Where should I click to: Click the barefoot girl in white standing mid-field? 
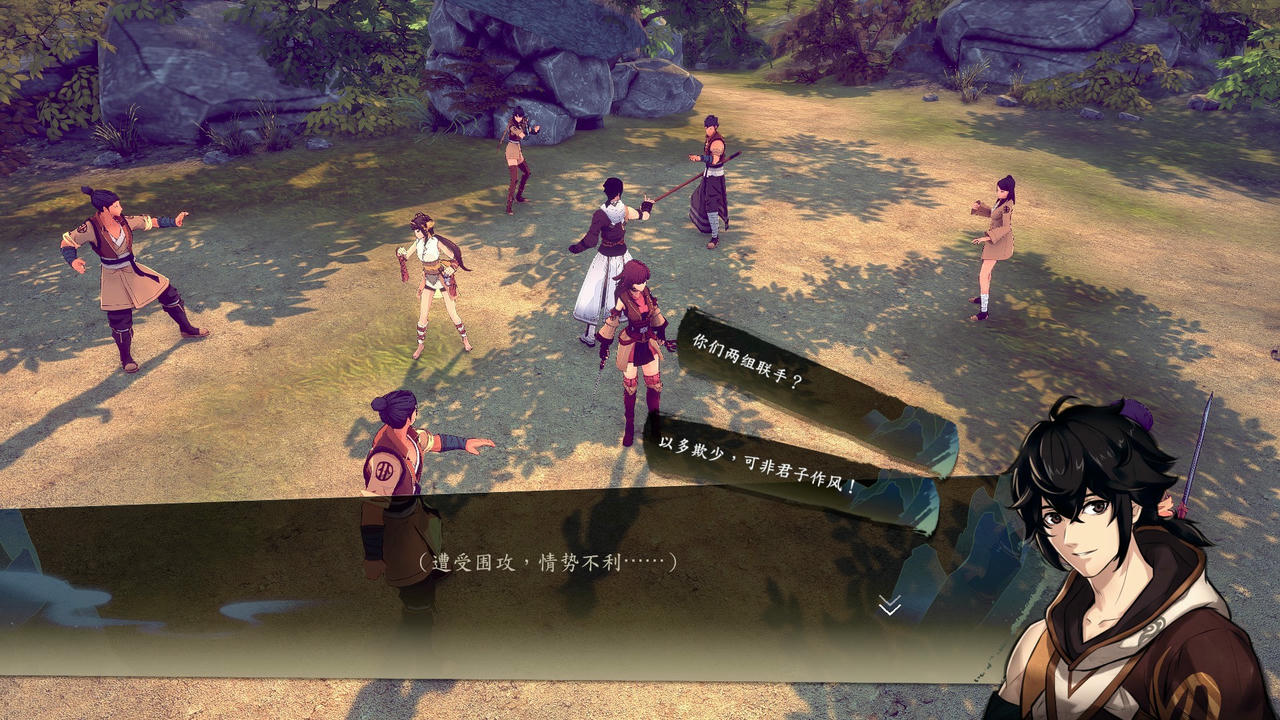[x=432, y=280]
